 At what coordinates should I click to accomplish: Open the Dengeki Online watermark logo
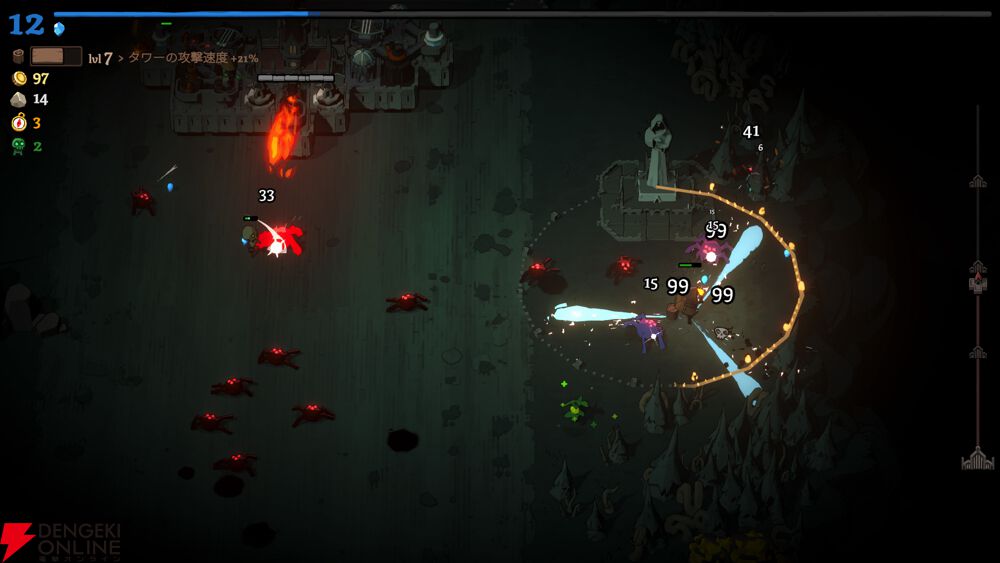[x=60, y=541]
